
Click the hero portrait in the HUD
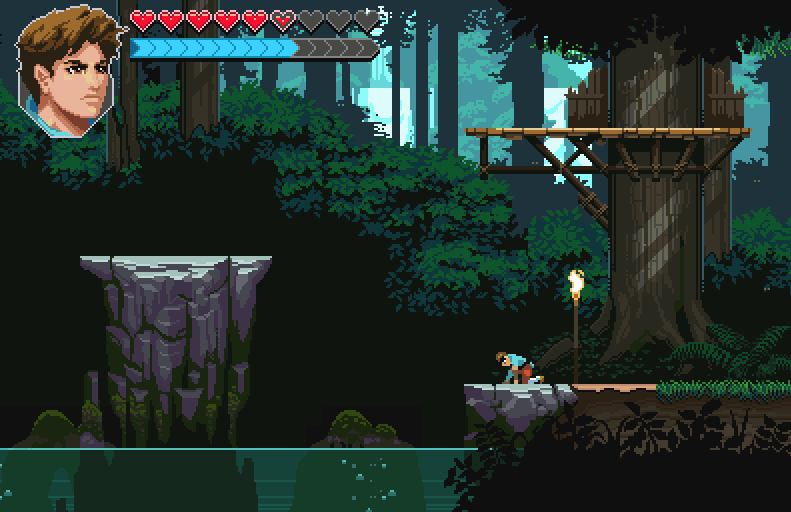click(68, 68)
